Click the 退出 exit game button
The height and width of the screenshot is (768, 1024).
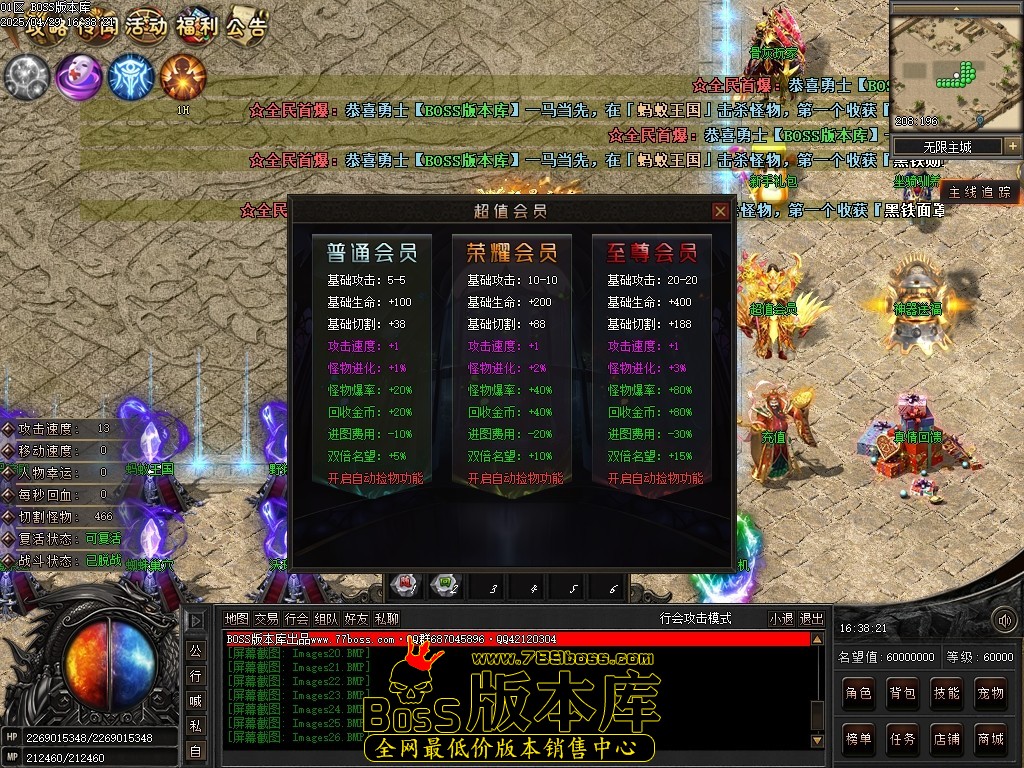coord(812,619)
